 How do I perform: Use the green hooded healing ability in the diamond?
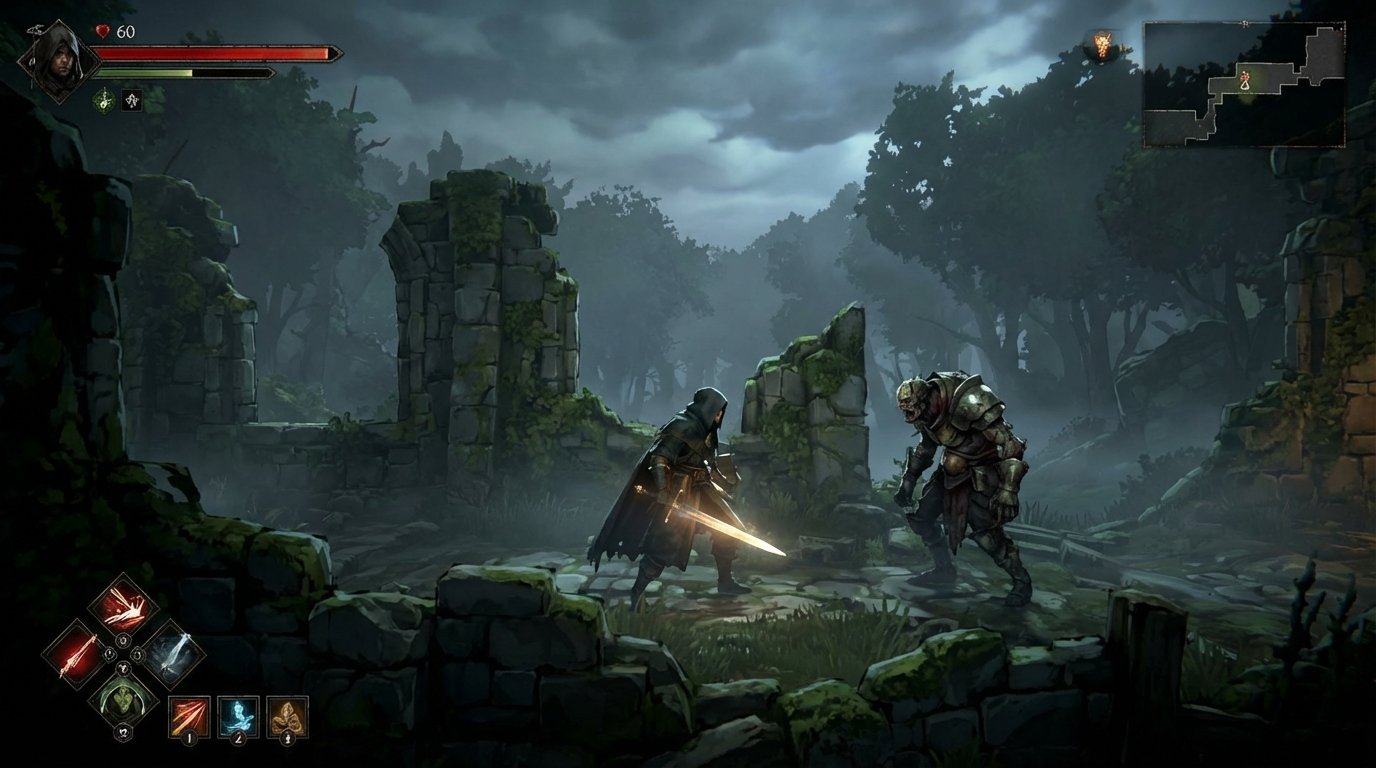(122, 701)
